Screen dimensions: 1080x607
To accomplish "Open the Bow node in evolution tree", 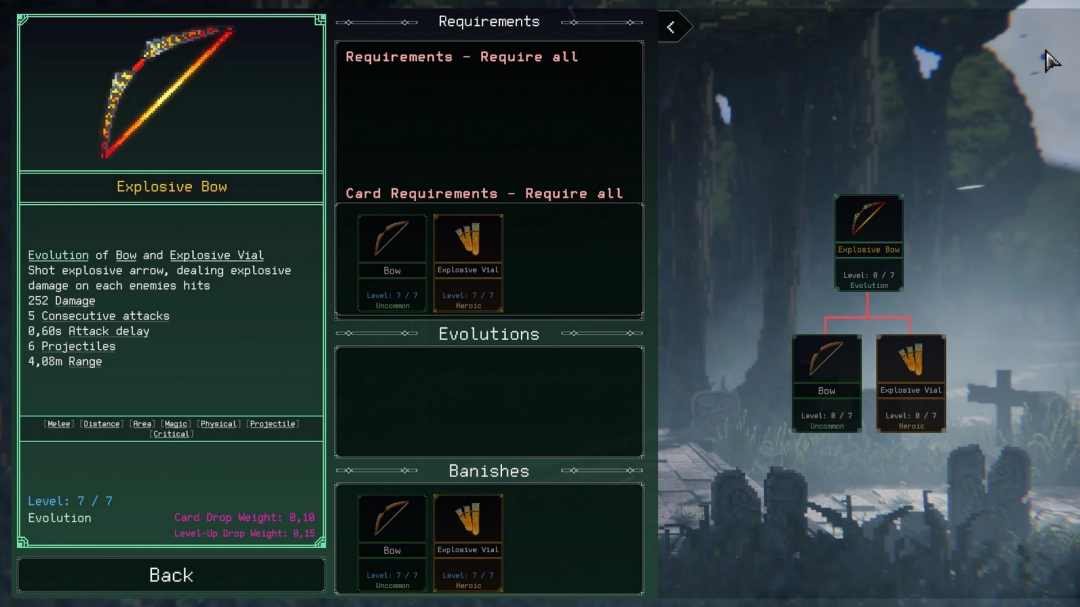I will tap(826, 383).
